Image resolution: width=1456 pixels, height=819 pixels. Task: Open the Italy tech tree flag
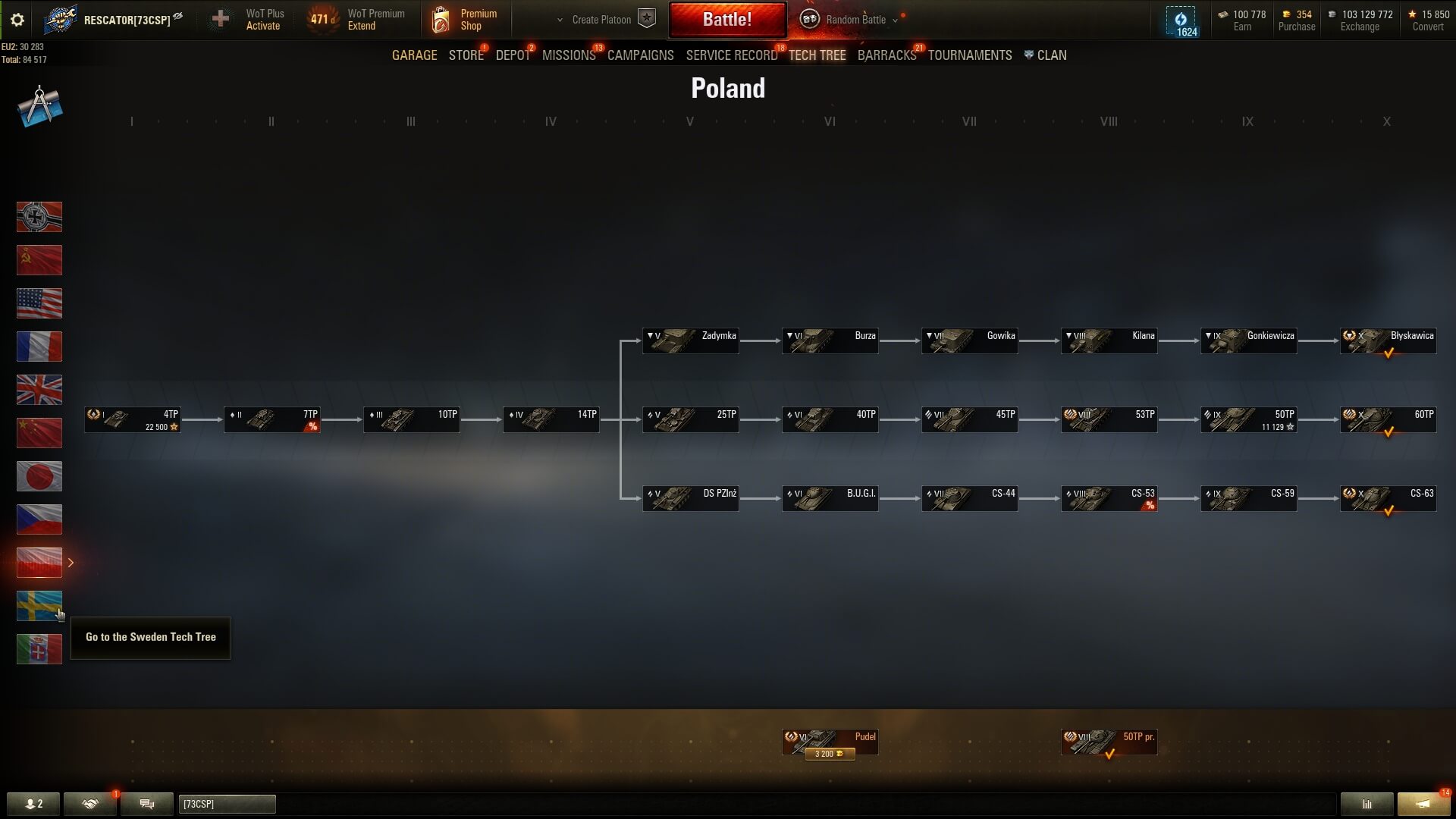[39, 649]
